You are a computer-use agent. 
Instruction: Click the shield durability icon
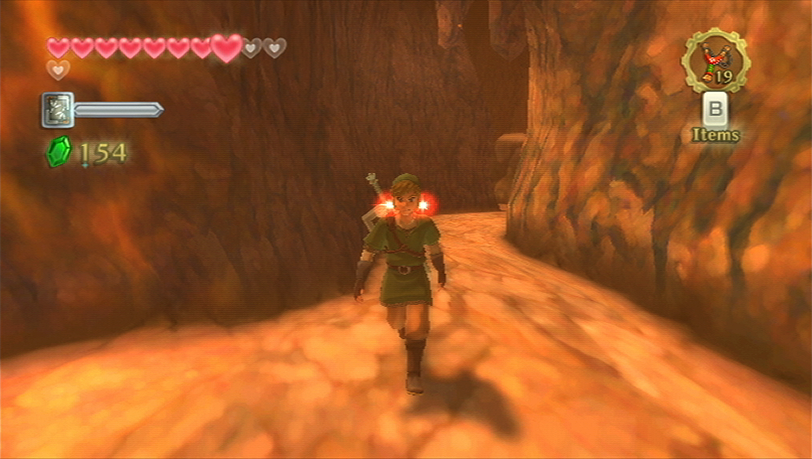point(57,110)
